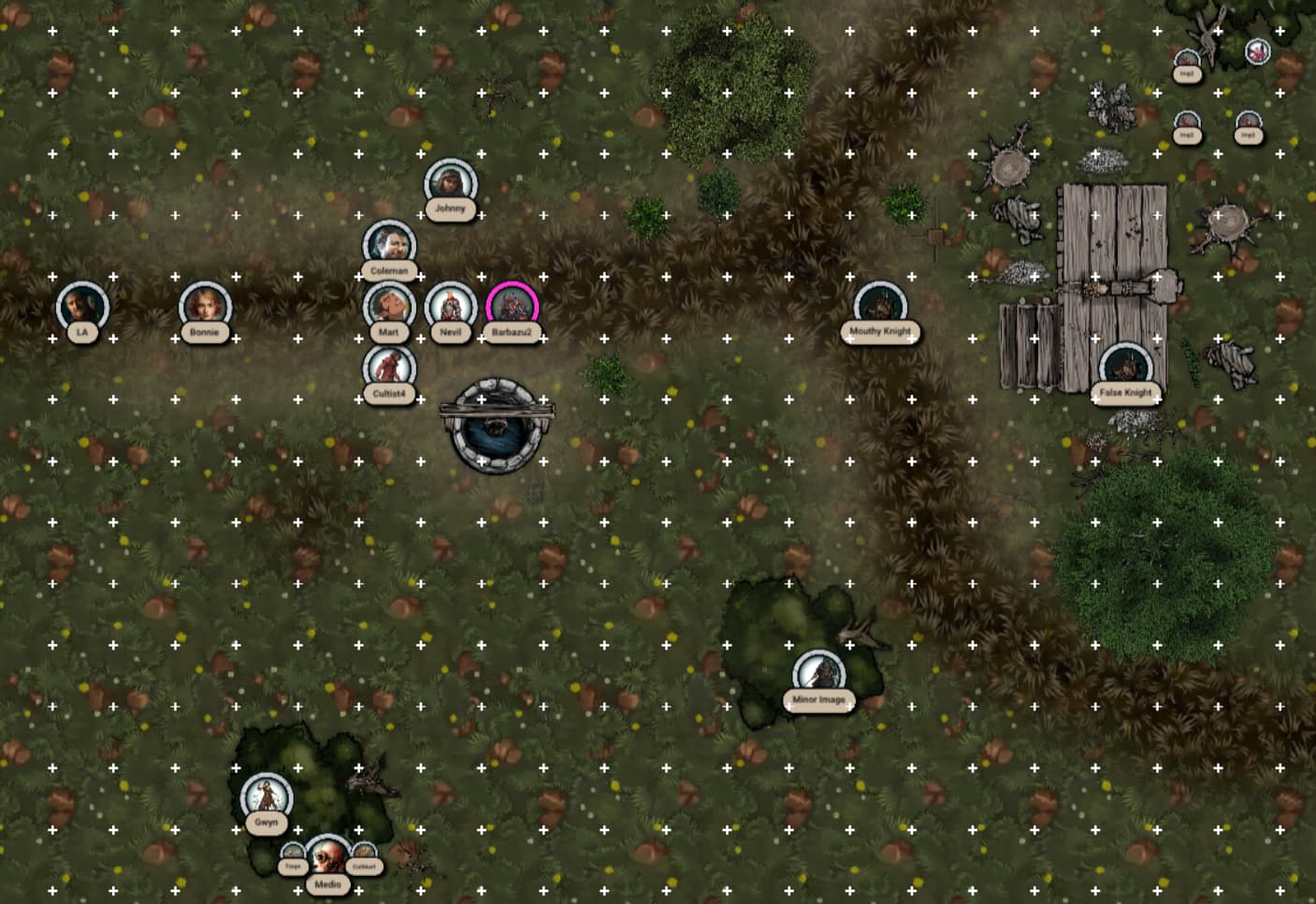Image resolution: width=1316 pixels, height=904 pixels.
Task: Select the Mouthy Knight token
Action: point(879,306)
